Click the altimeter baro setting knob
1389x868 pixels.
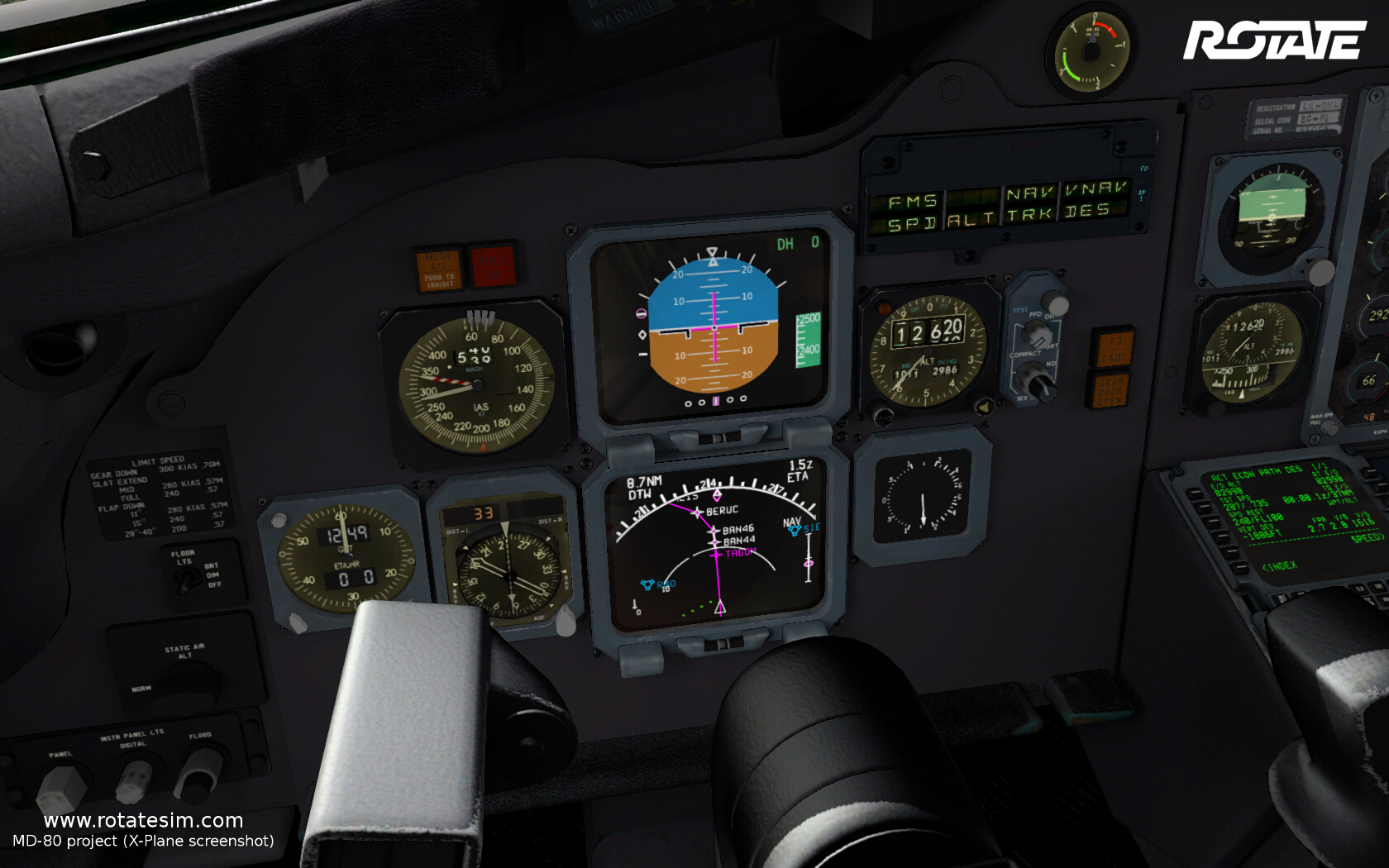[x=984, y=406]
